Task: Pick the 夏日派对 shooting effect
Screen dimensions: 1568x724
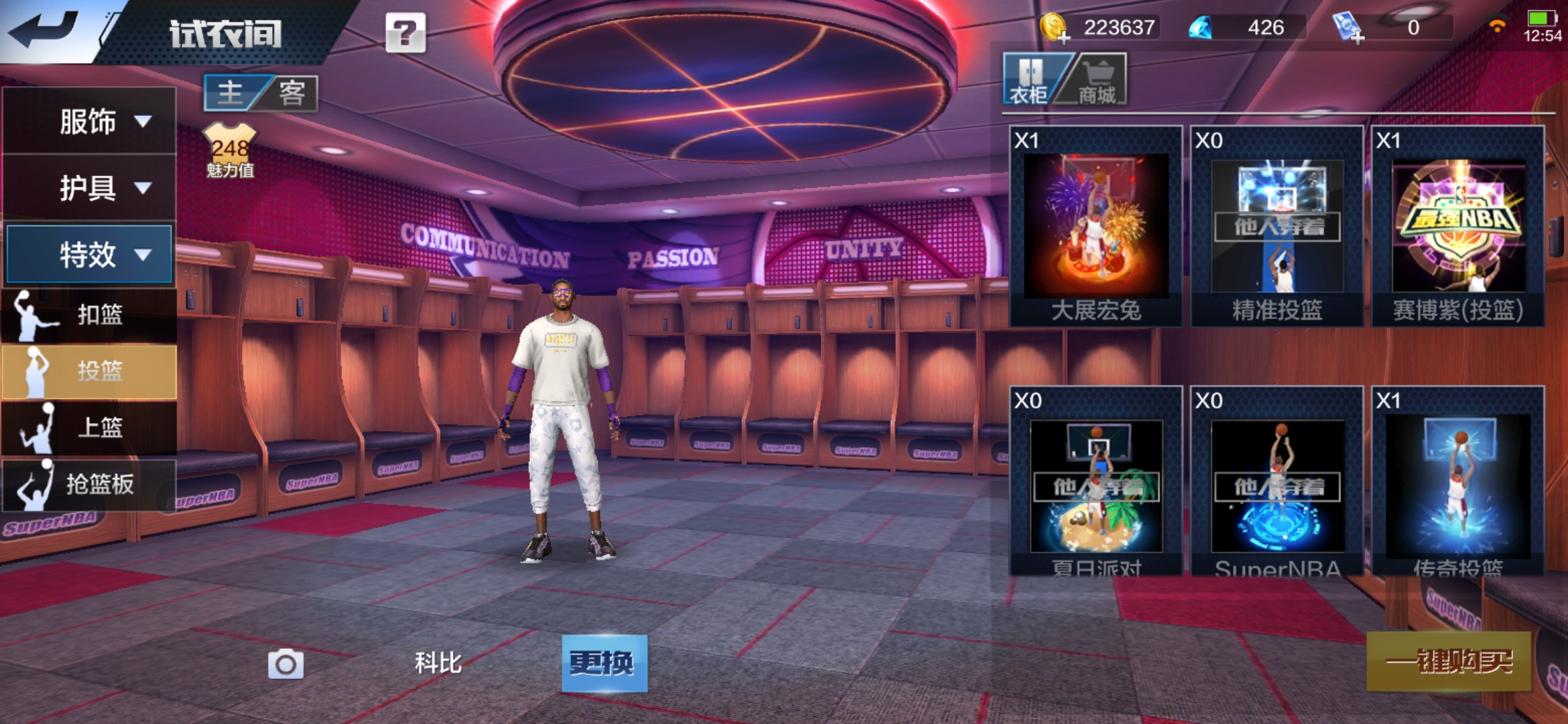Action: (x=1096, y=483)
